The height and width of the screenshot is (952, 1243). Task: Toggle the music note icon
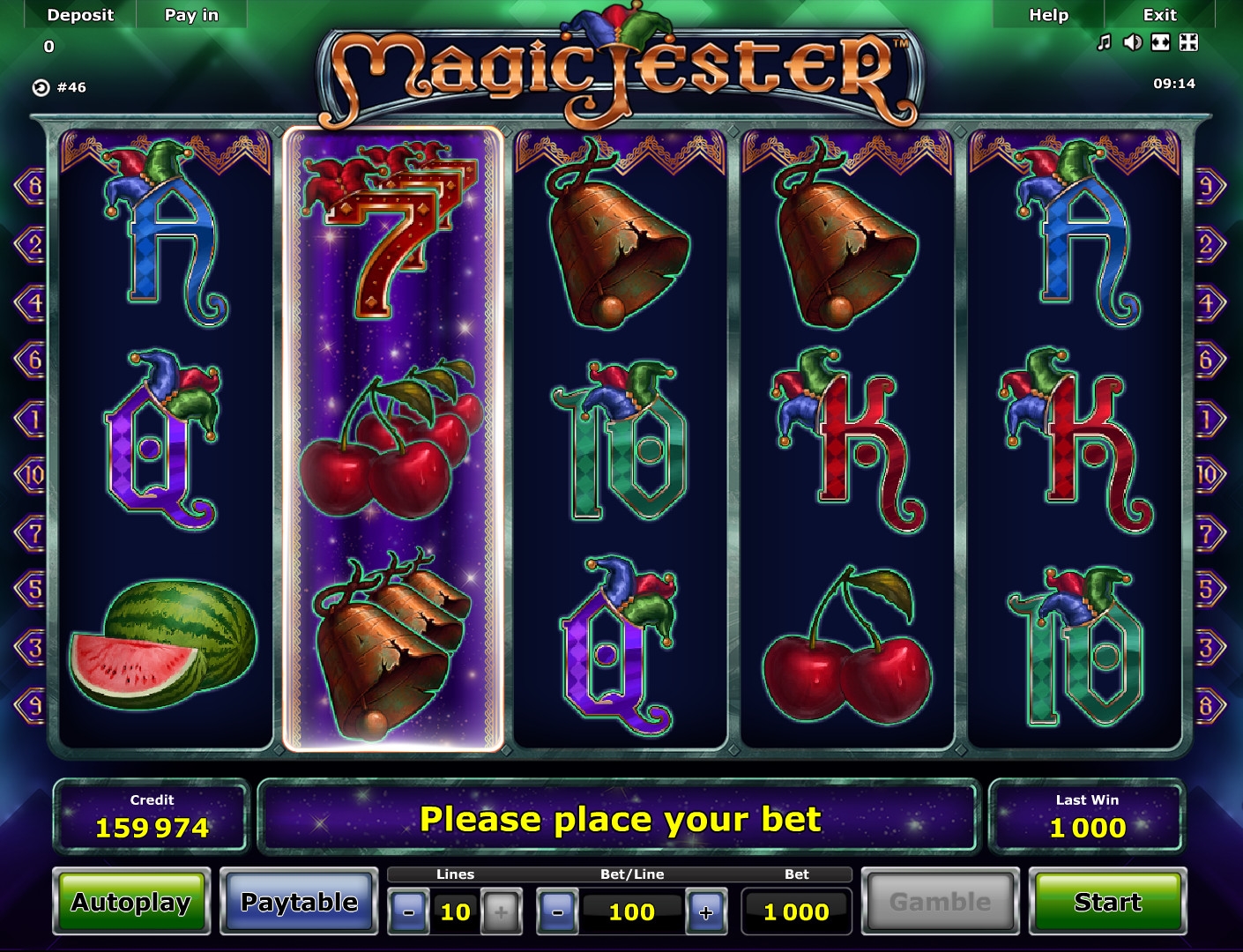pos(1104,42)
